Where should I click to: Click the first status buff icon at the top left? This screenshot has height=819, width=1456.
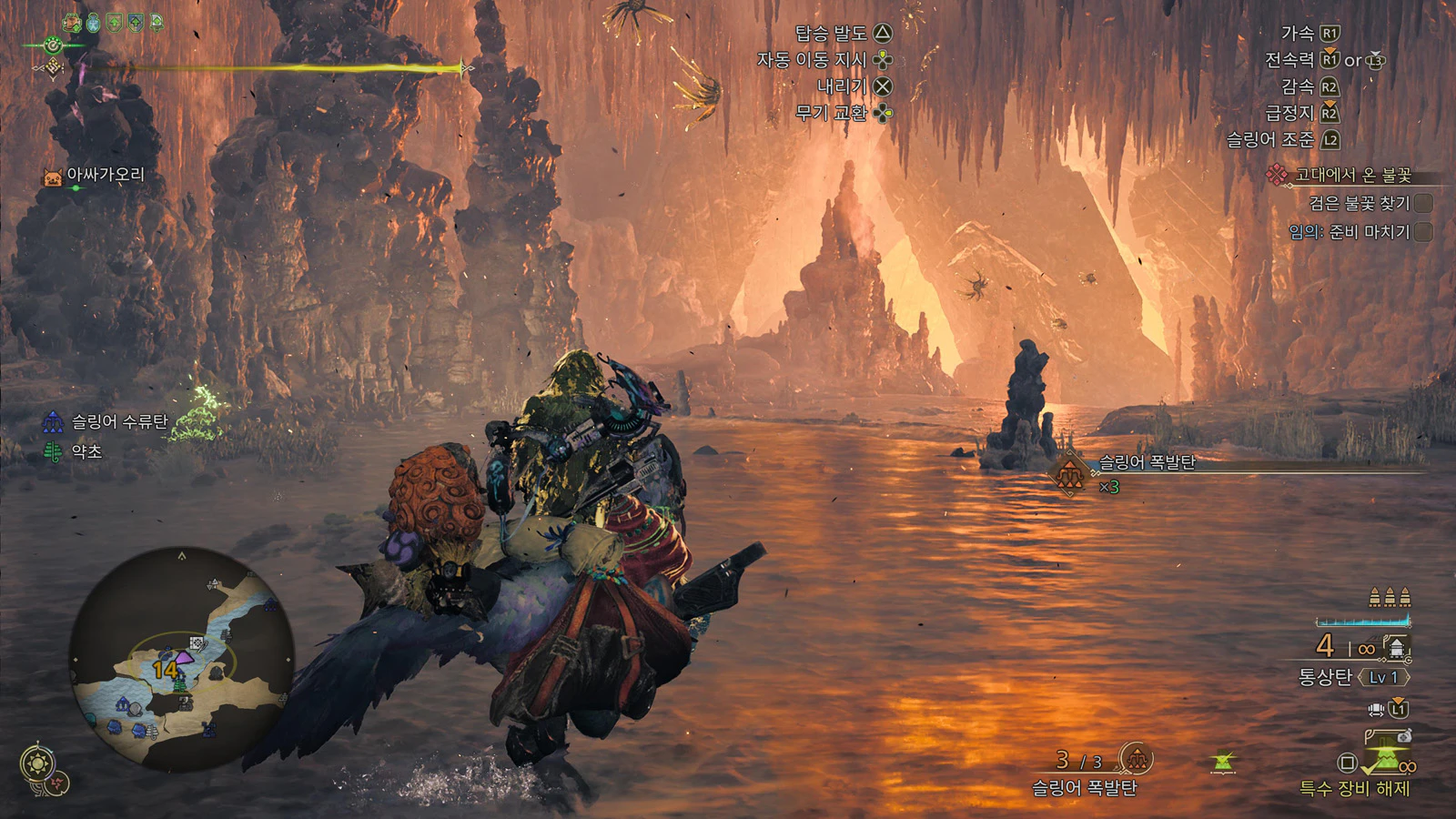tap(72, 23)
